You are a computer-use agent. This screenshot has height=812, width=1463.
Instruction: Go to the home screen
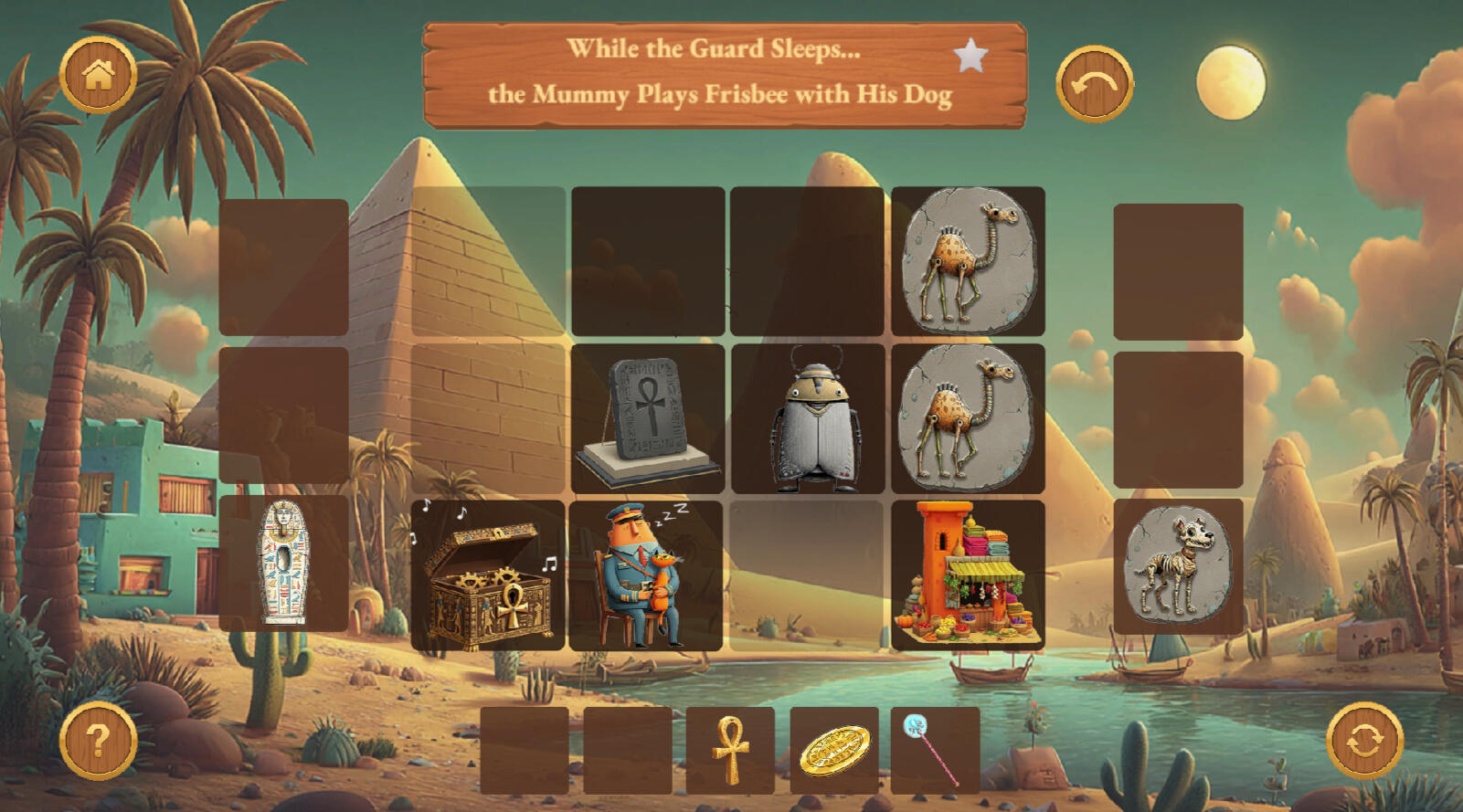click(99, 75)
